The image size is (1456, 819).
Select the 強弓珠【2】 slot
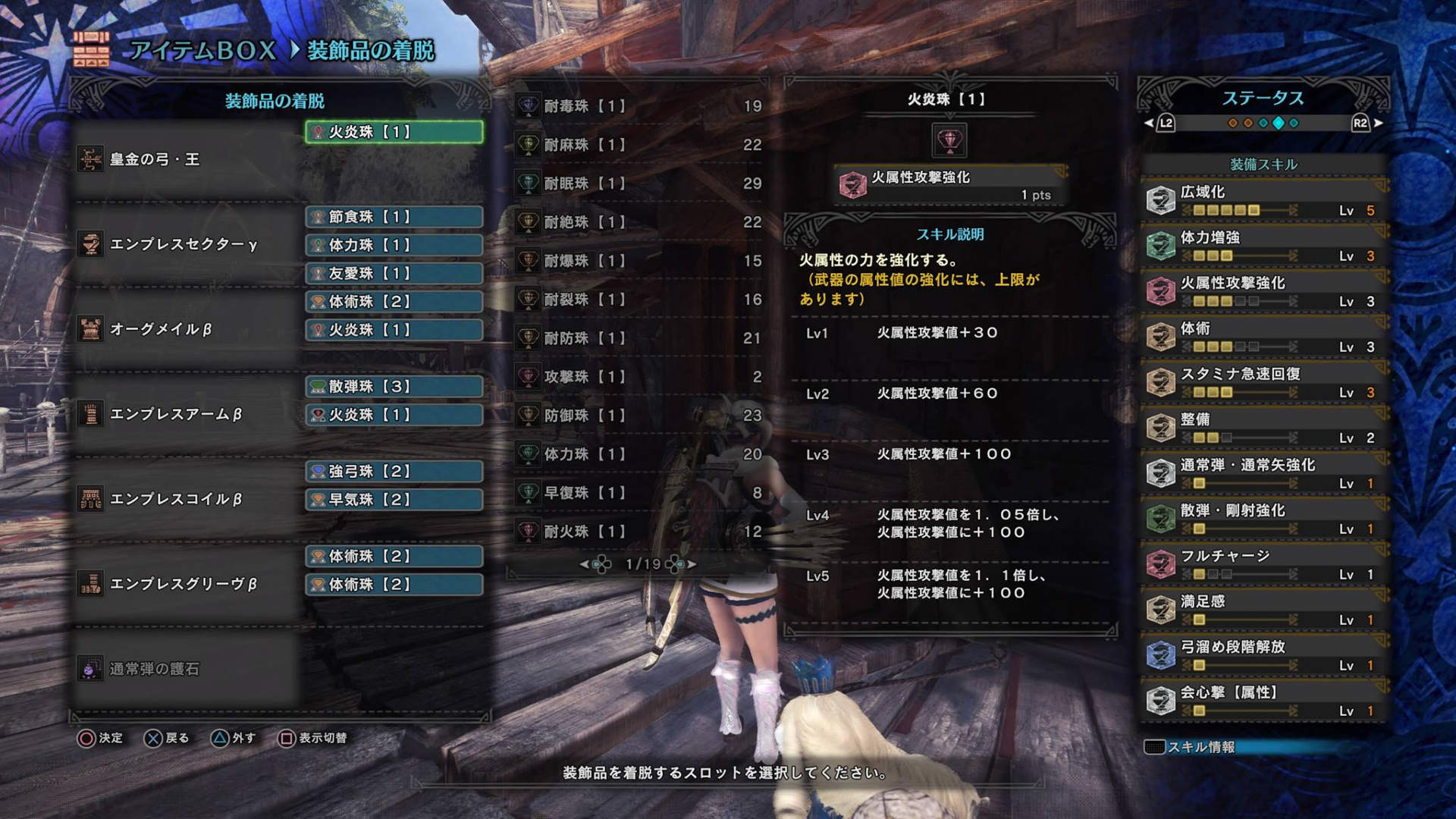click(x=394, y=472)
